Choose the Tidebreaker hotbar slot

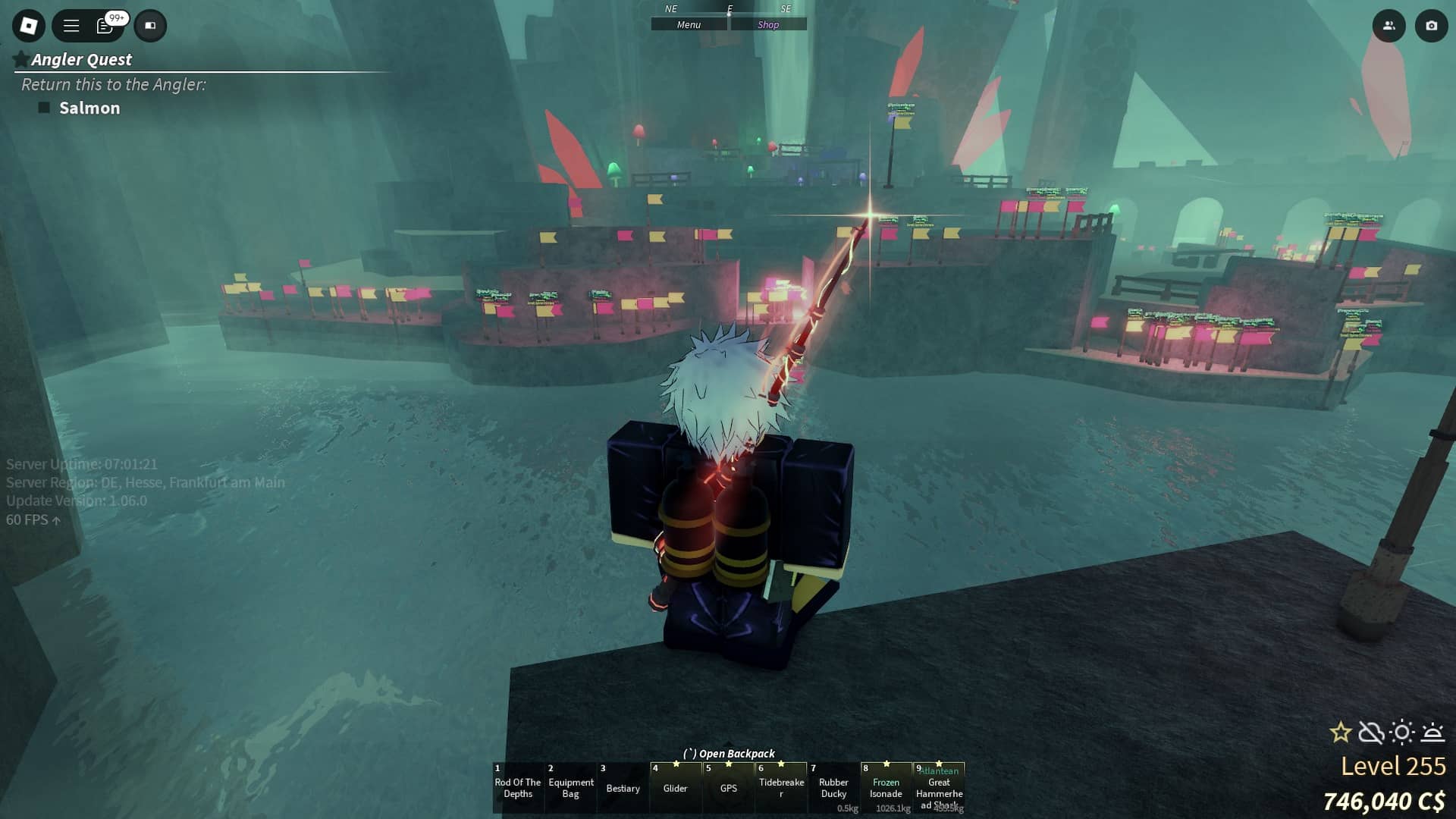(x=781, y=788)
